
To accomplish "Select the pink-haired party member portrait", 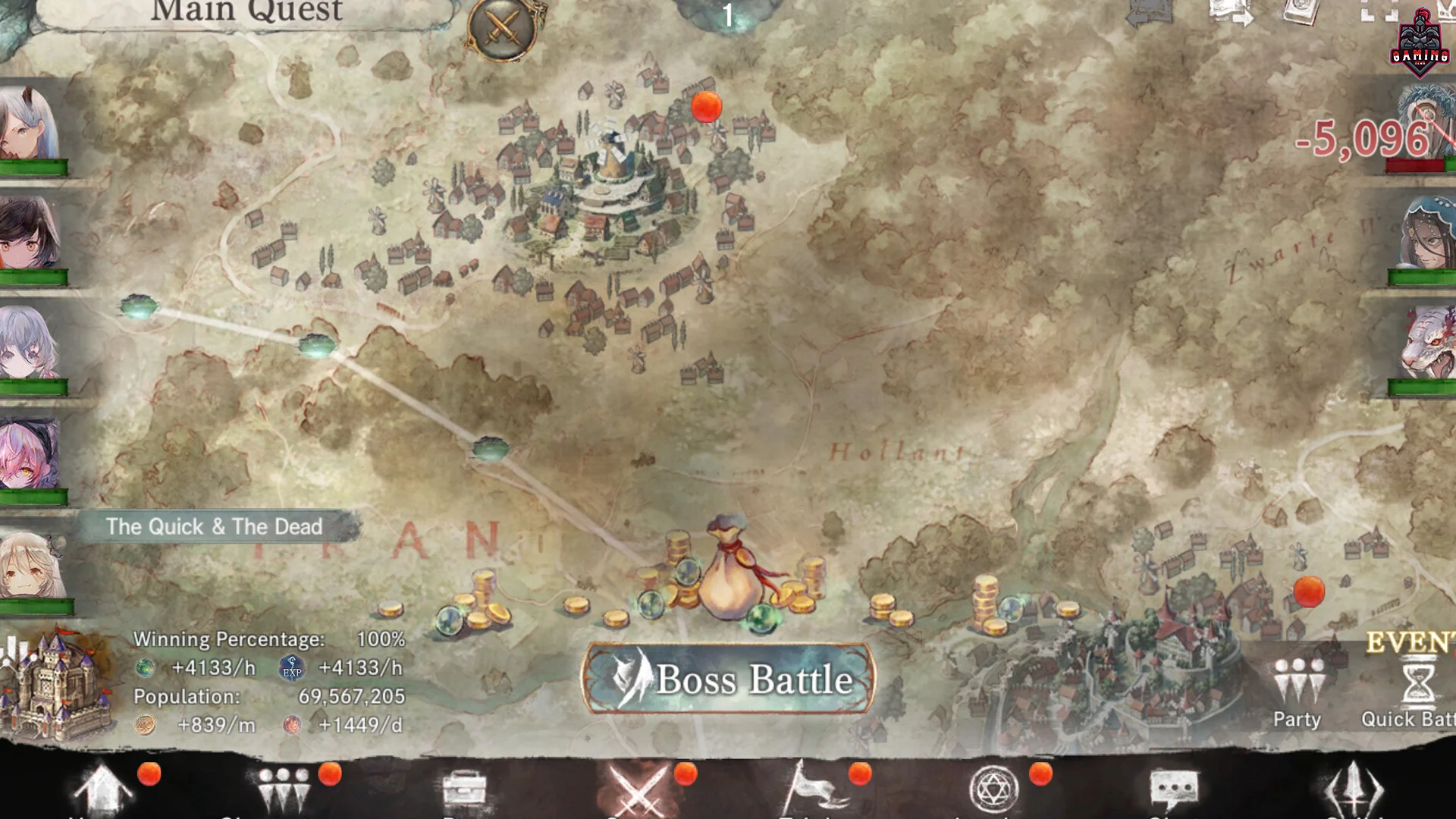I will (30, 455).
